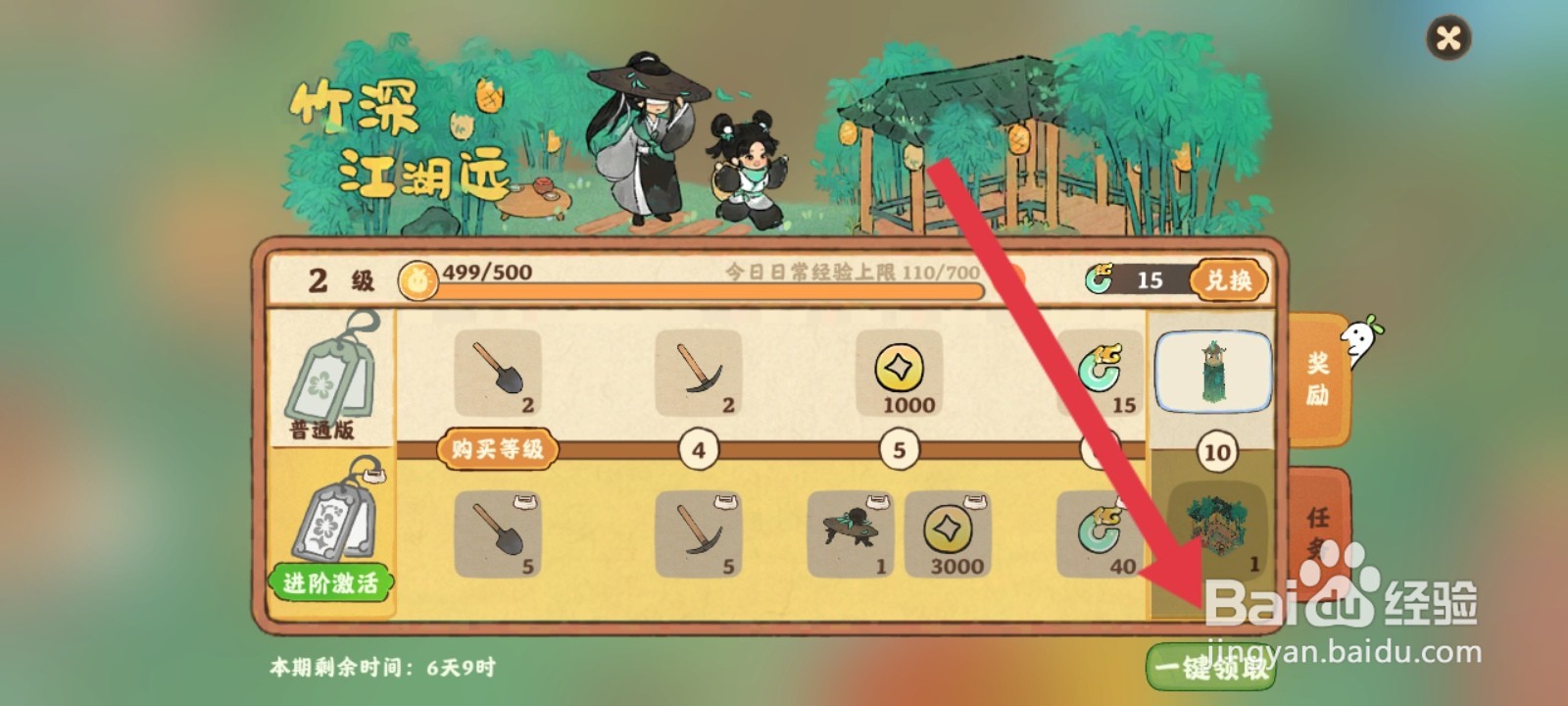
Task: Select the pickaxe reward worth 2
Action: (x=698, y=375)
